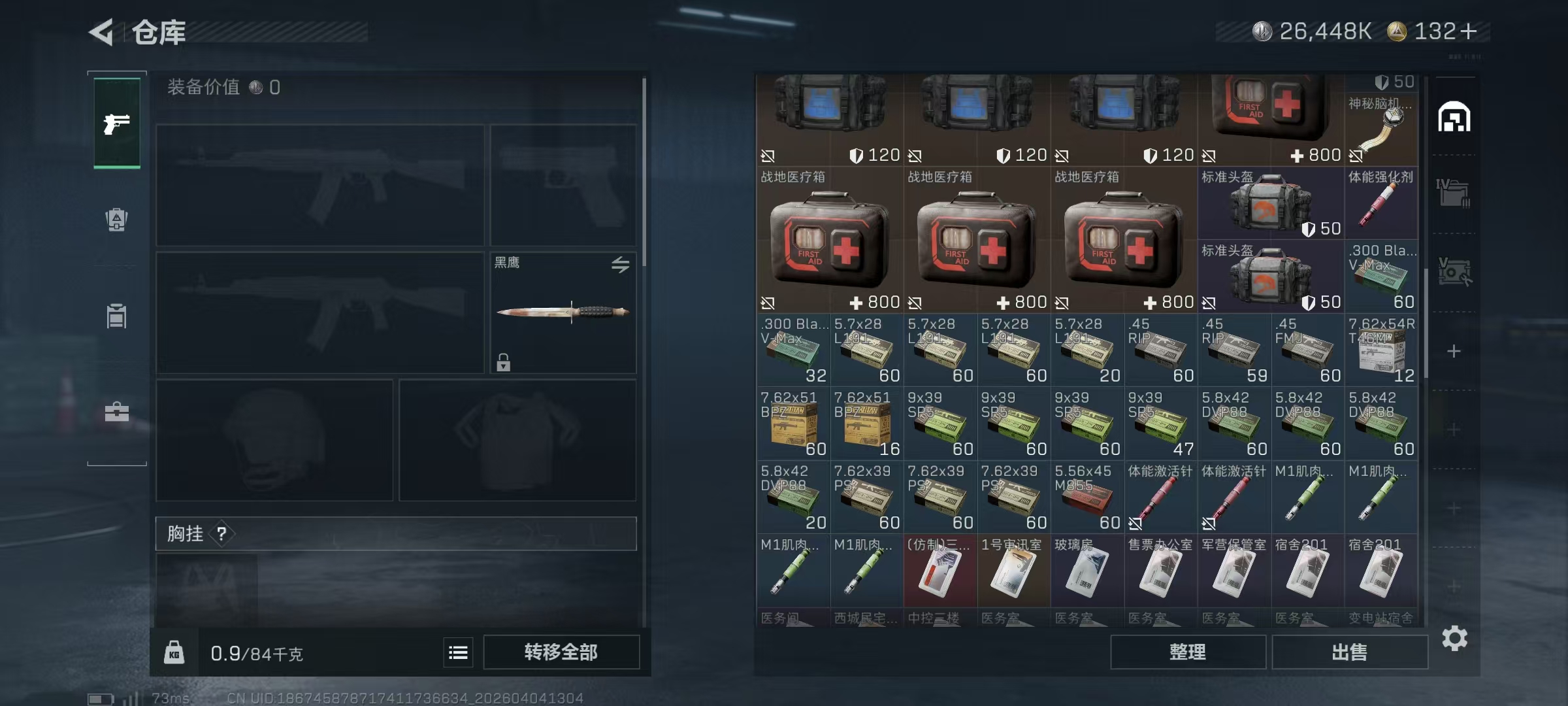Tap the swap arrows on 黑鹰 slot
The image size is (1568, 706).
tap(620, 264)
